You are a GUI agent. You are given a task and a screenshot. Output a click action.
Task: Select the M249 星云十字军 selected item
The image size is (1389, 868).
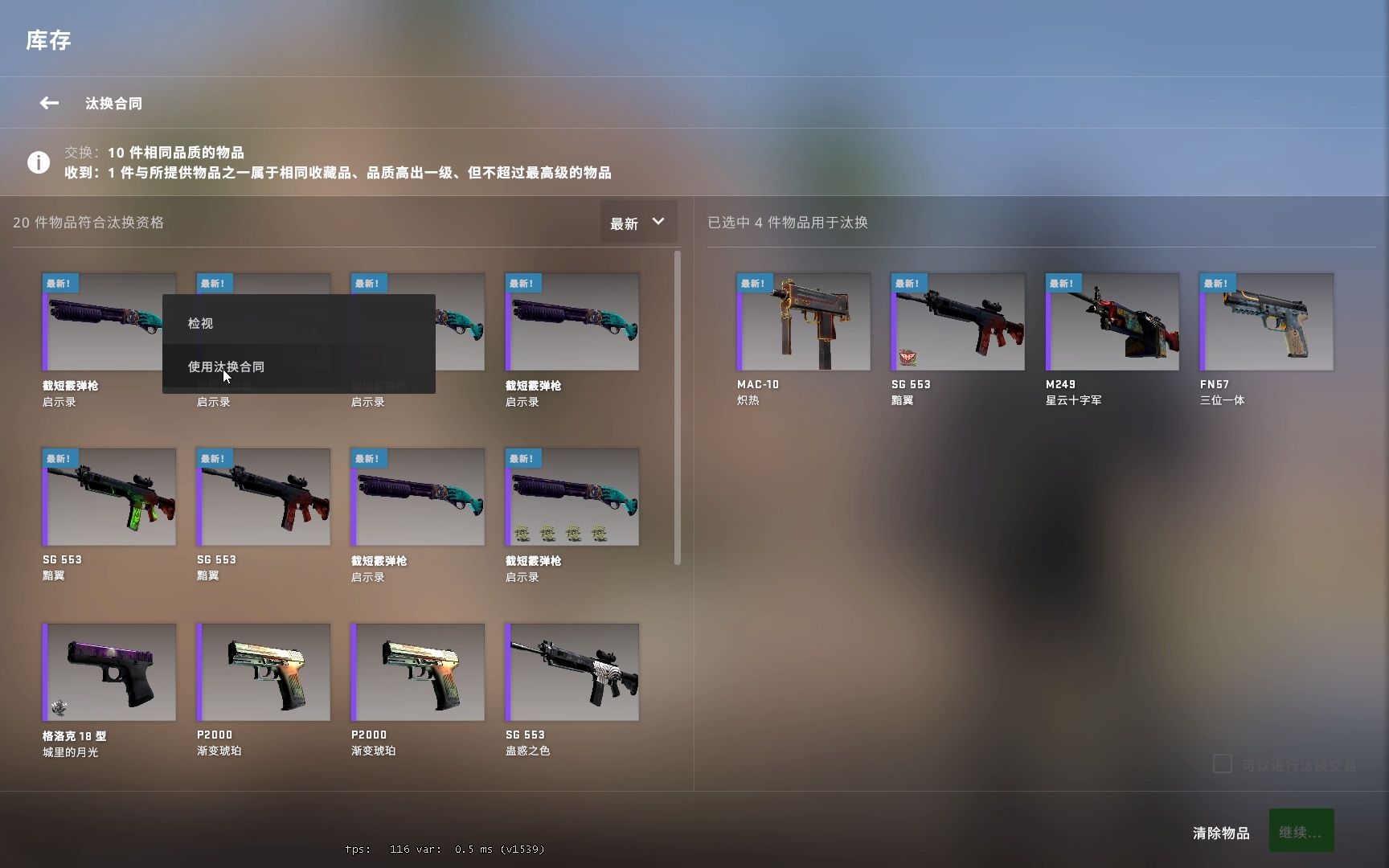1111,321
